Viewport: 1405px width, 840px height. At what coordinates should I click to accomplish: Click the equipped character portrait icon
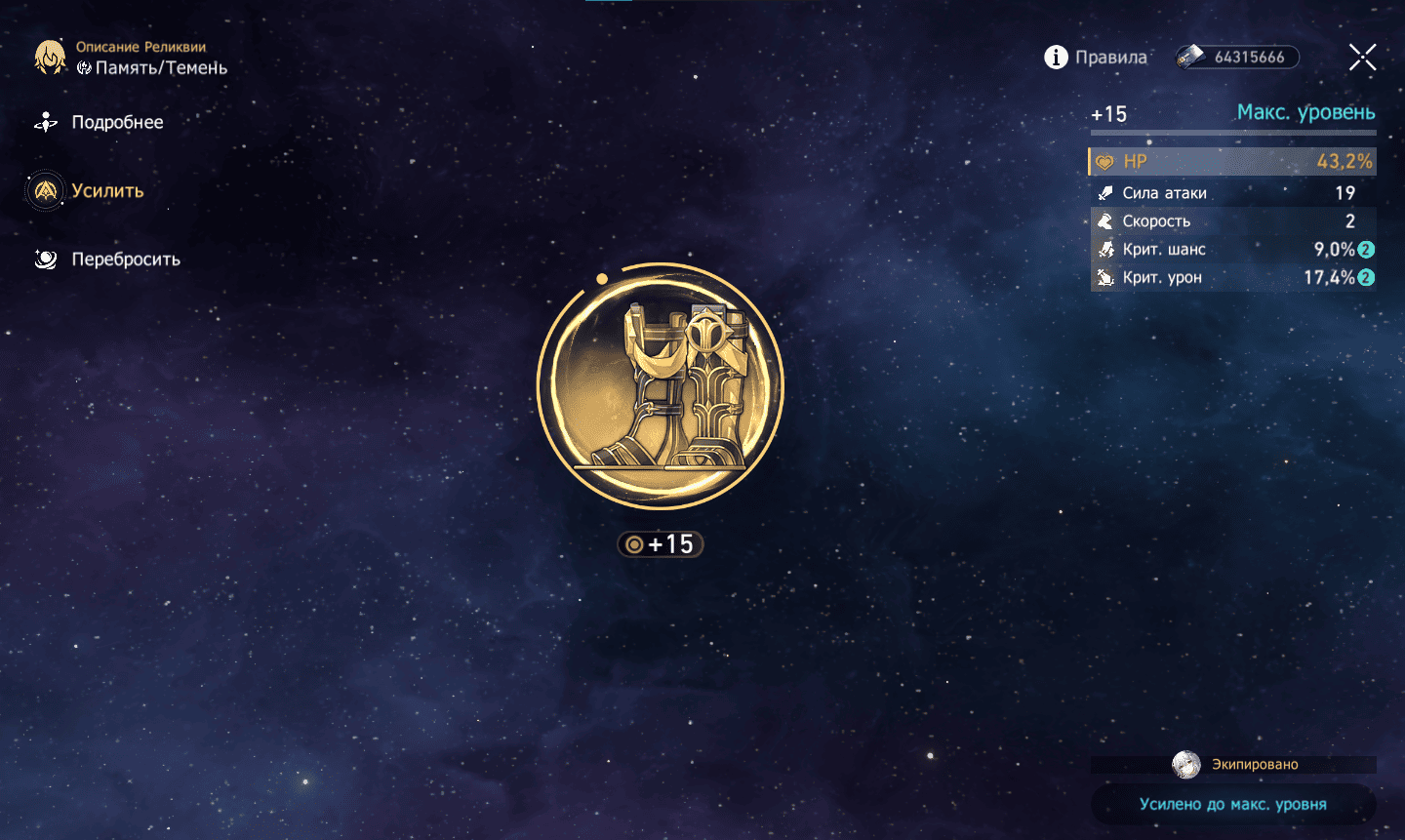pos(1186,764)
